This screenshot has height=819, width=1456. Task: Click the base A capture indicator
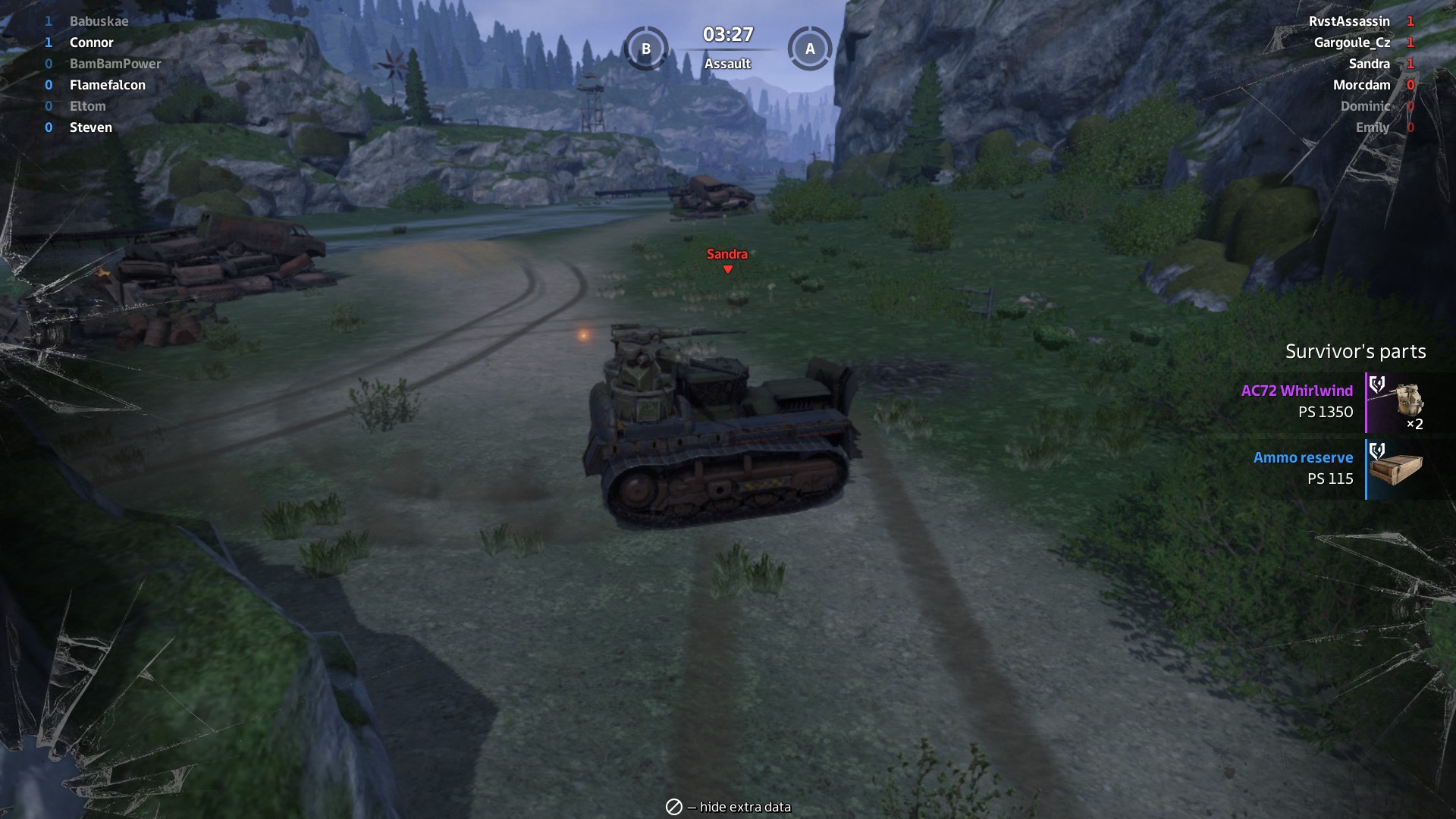(810, 49)
